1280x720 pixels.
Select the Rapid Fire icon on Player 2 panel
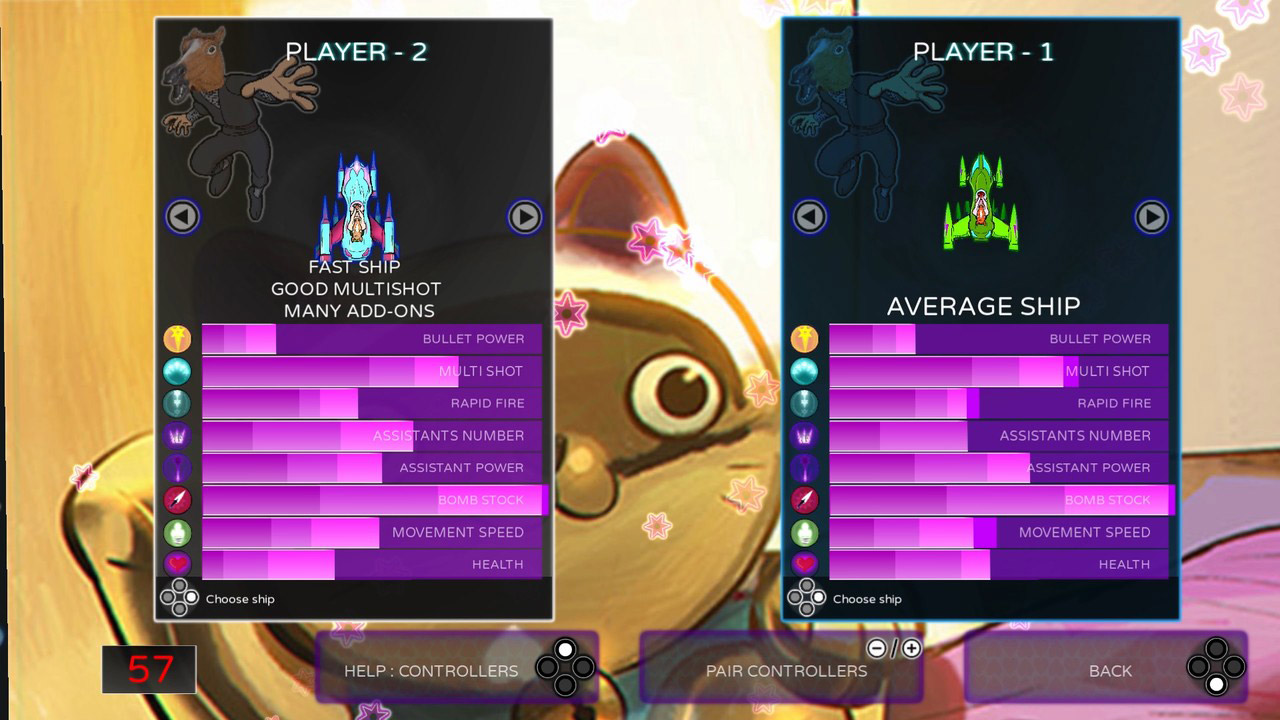tap(177, 403)
